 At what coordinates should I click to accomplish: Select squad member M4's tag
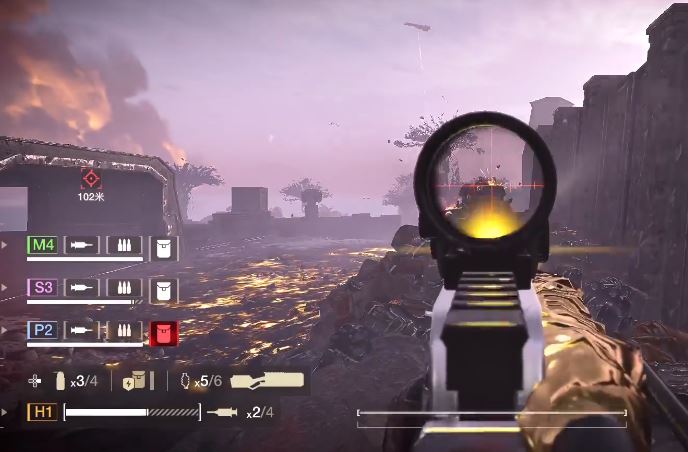[x=43, y=245]
